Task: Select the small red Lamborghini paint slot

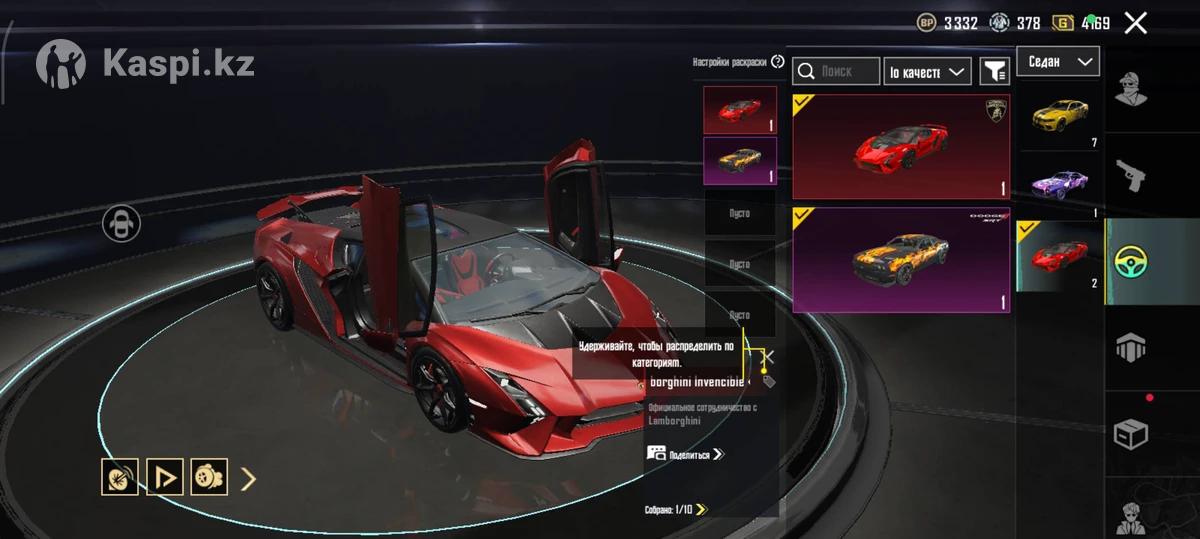Action: pyautogui.click(x=740, y=110)
